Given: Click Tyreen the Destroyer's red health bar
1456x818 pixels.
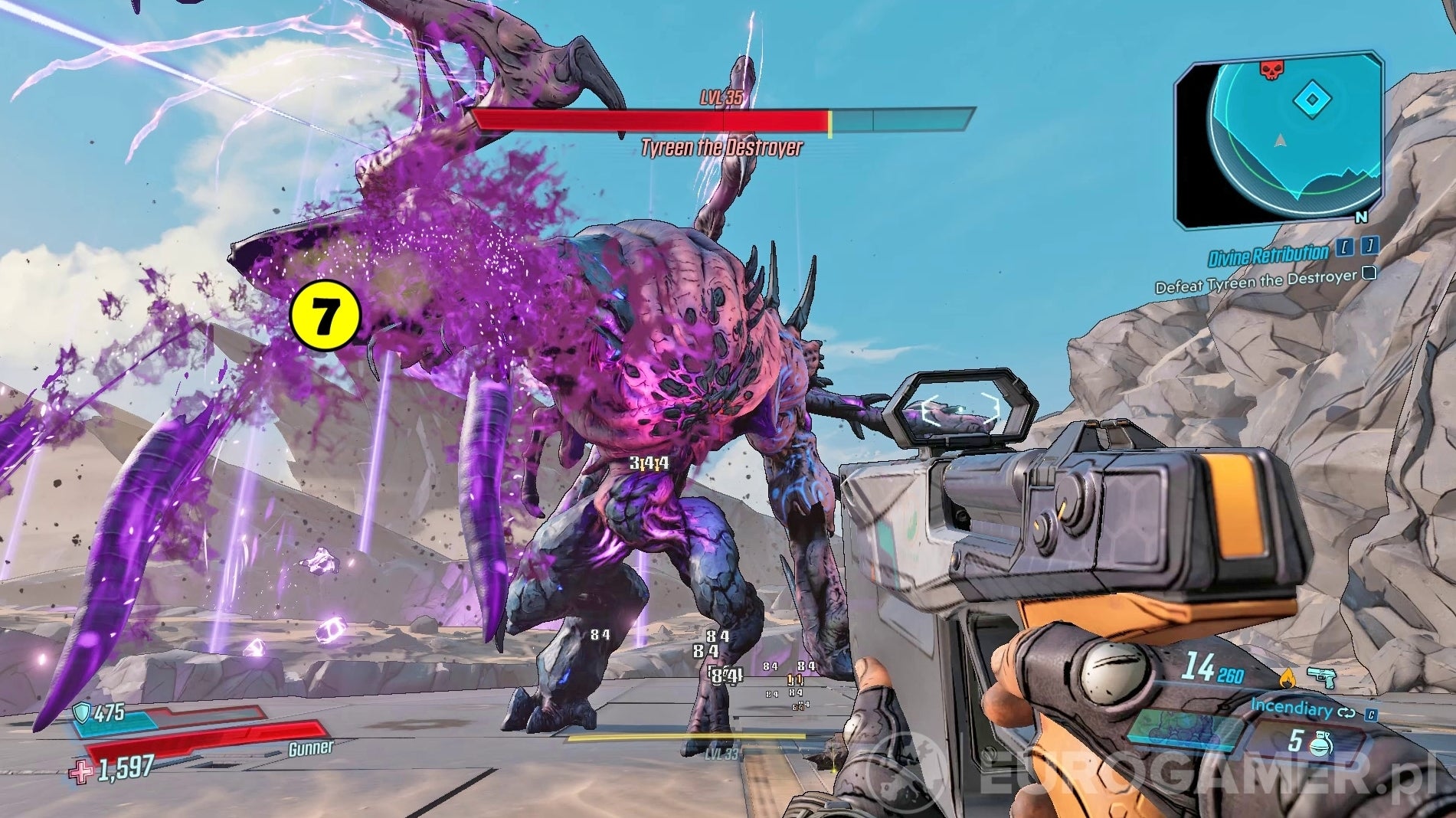Looking at the screenshot, I should (x=651, y=119).
